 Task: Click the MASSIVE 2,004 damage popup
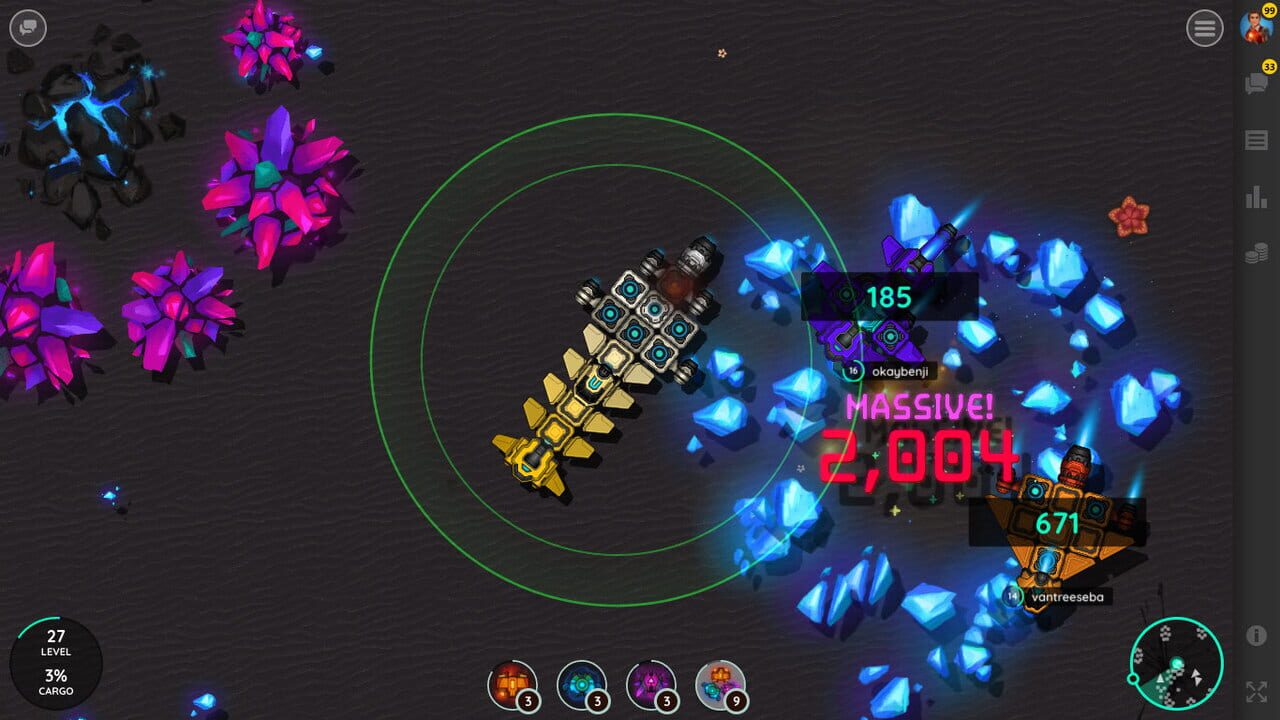[918, 435]
